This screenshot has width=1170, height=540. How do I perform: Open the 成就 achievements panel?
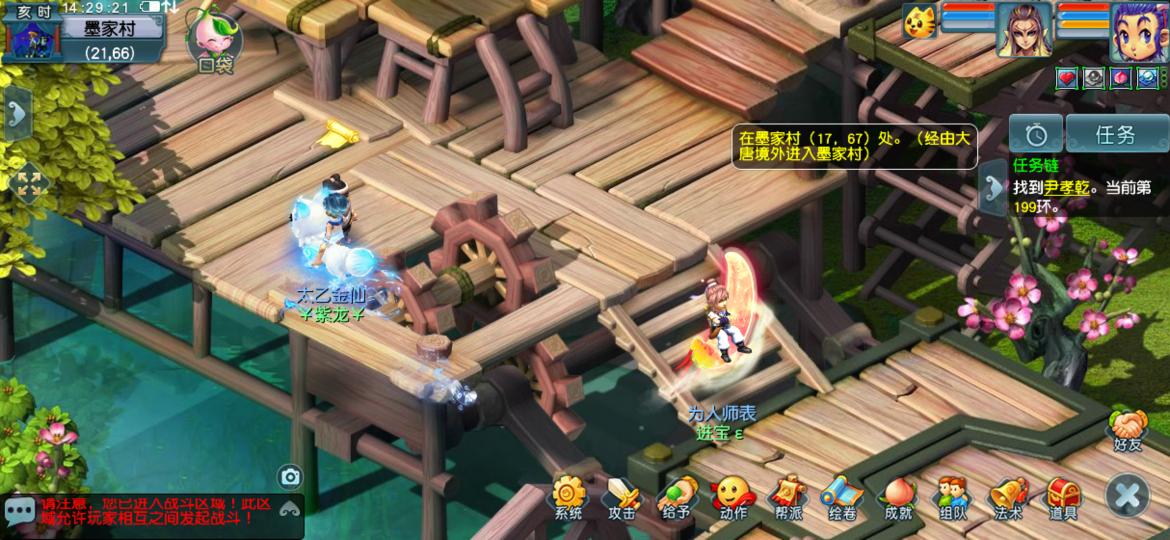[898, 496]
